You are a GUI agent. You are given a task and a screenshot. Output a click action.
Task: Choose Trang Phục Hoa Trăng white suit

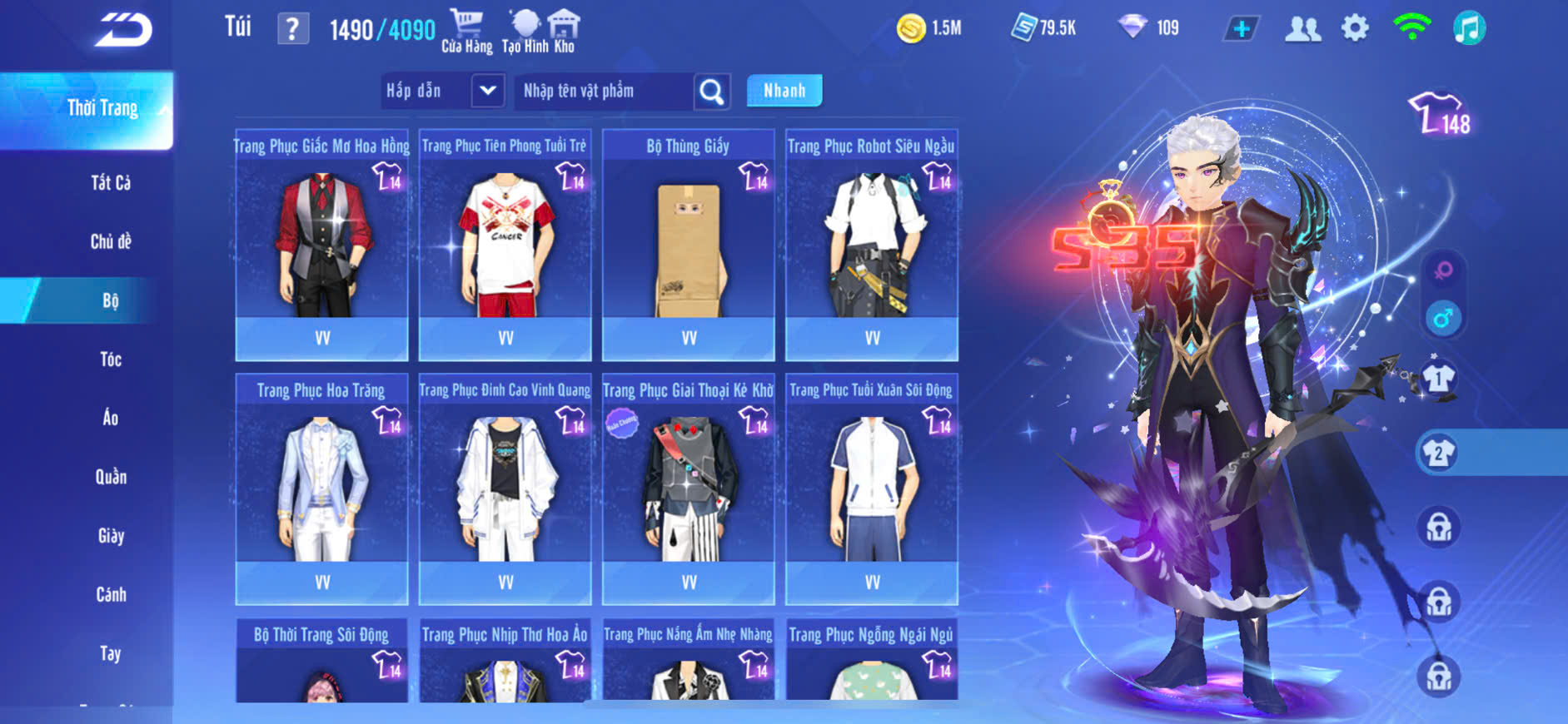click(322, 489)
